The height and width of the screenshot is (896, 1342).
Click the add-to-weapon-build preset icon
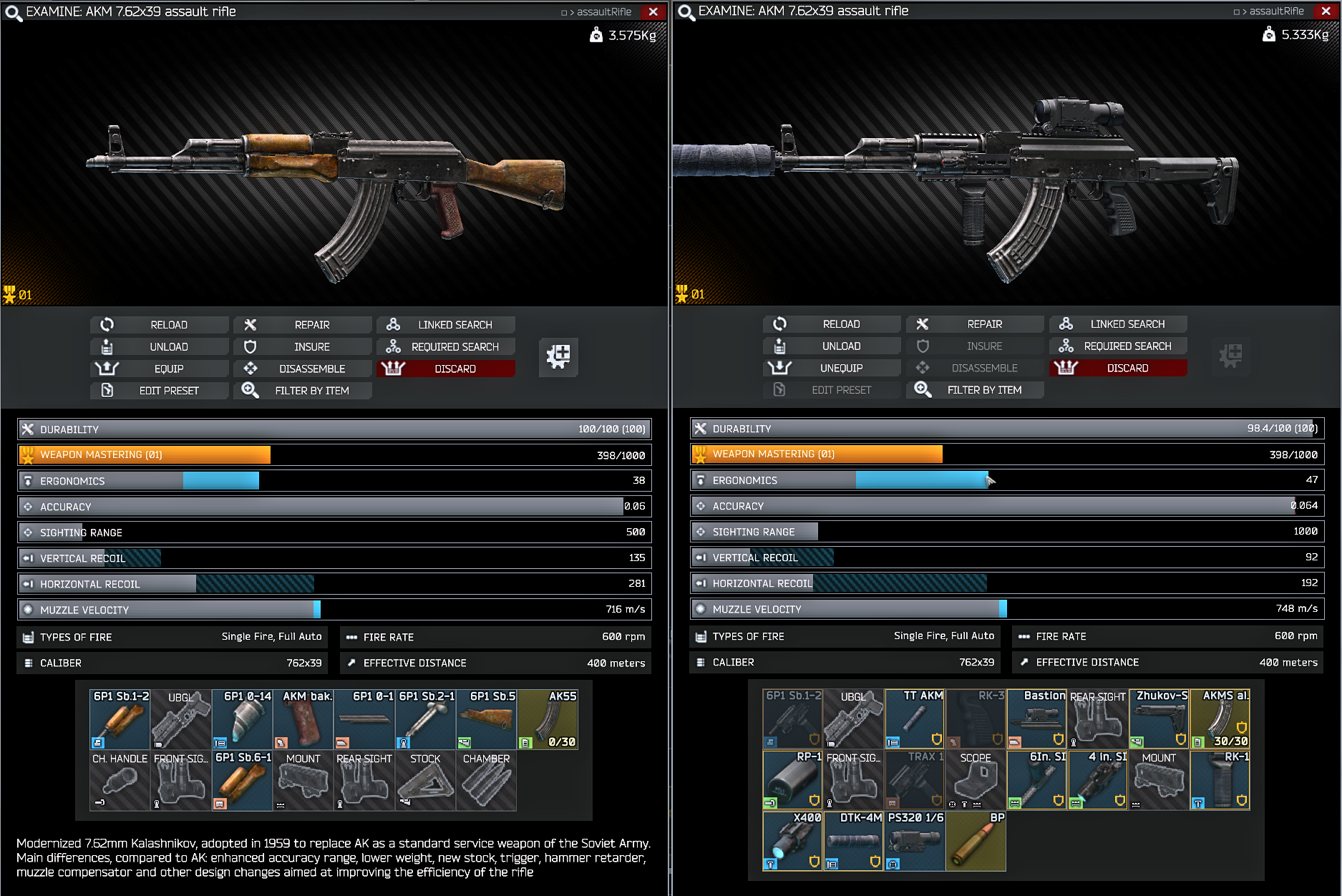[558, 357]
